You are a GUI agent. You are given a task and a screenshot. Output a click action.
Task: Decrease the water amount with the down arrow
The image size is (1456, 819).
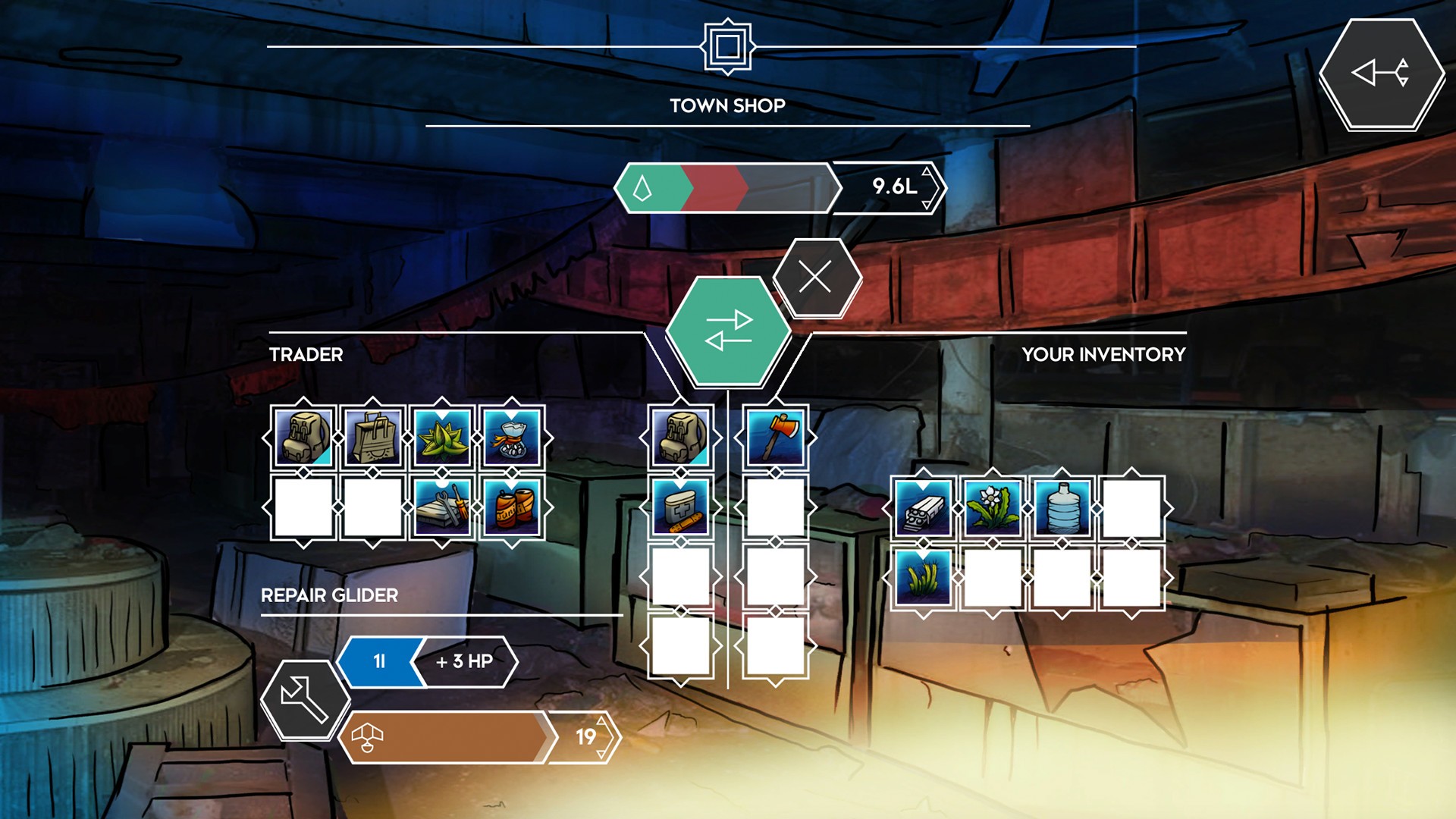coord(927,204)
